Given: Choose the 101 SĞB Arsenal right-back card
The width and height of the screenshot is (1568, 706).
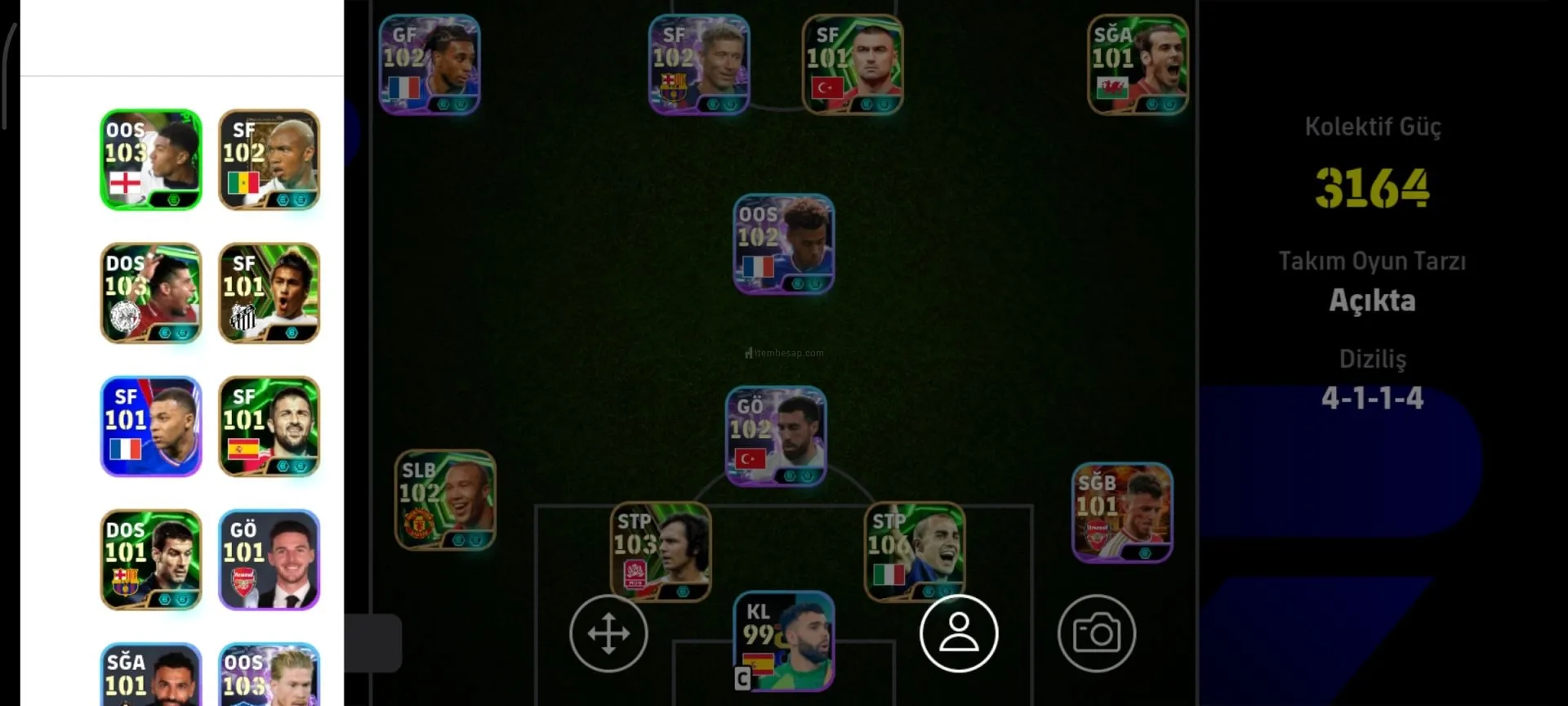Looking at the screenshot, I should click(x=1122, y=513).
